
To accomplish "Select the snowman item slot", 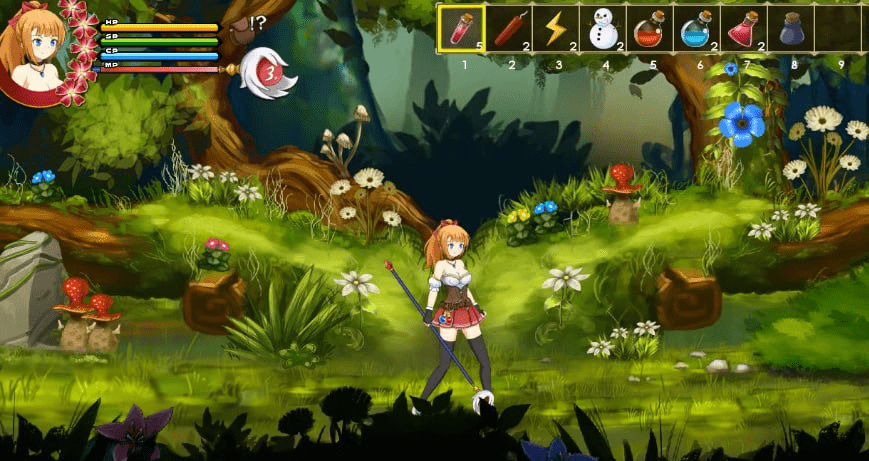I will [603, 28].
